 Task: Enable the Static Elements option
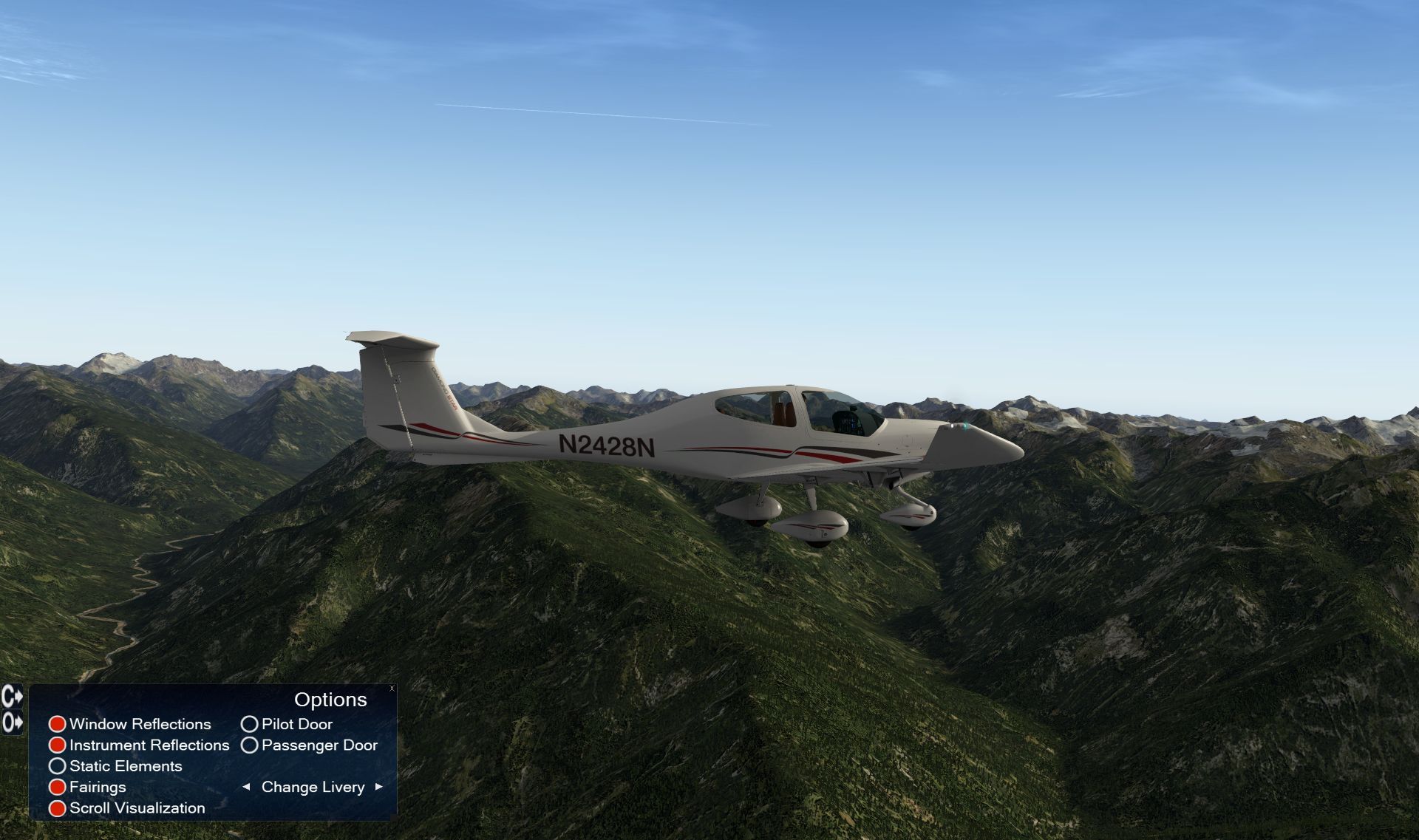tap(58, 766)
